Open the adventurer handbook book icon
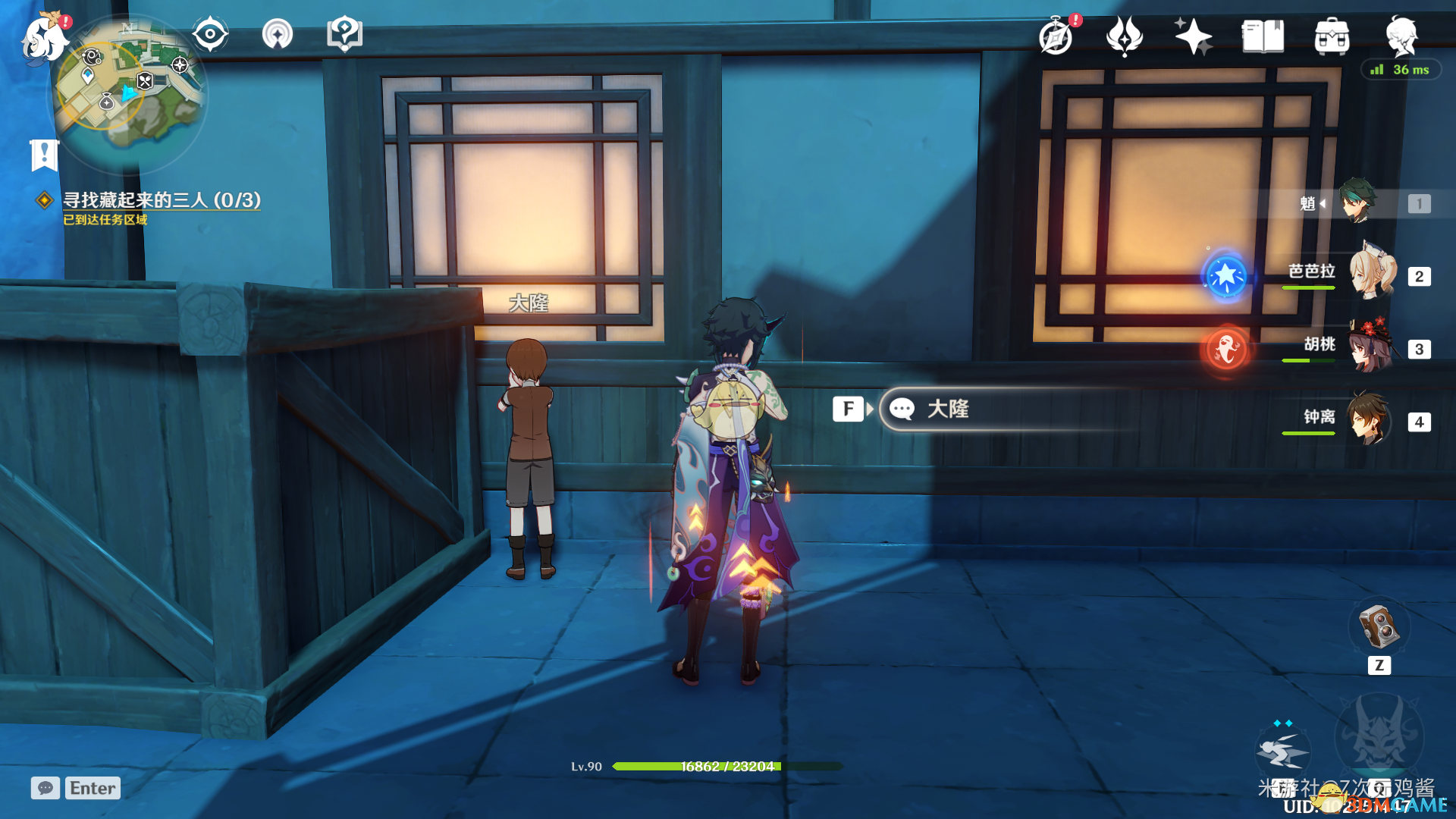 (1263, 36)
